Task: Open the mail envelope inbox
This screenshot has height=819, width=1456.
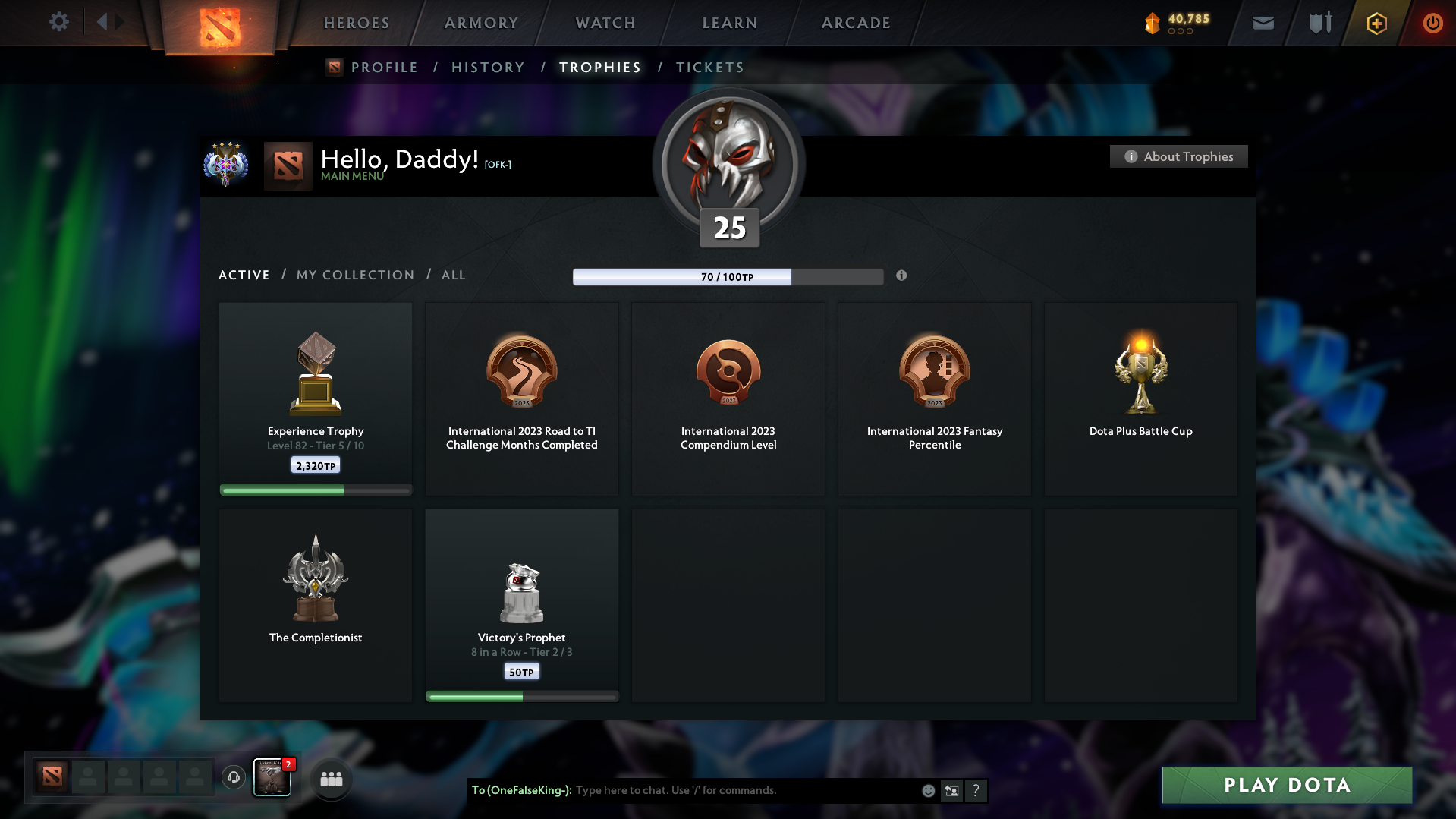Action: tap(1262, 24)
